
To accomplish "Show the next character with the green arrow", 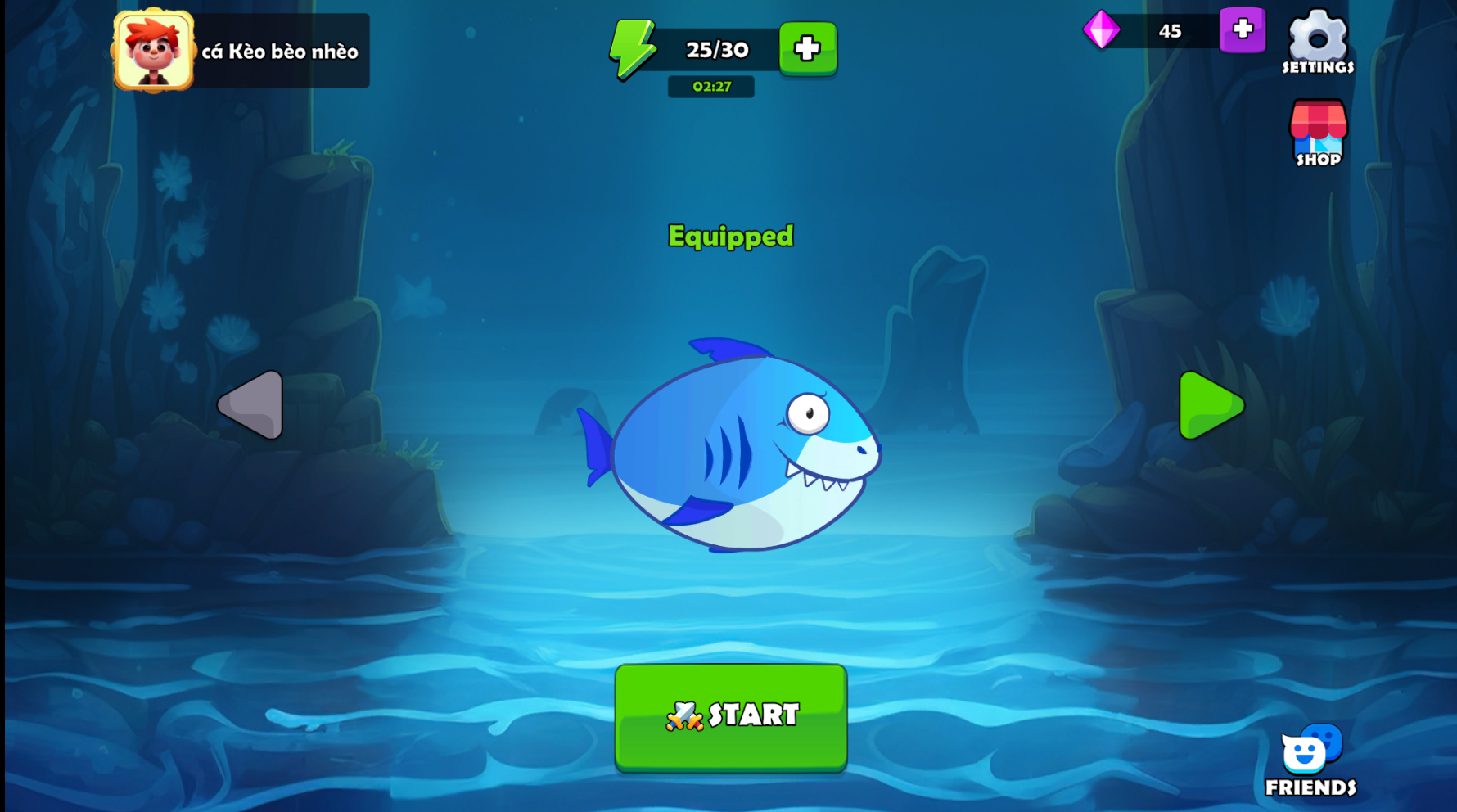I will click(1210, 405).
